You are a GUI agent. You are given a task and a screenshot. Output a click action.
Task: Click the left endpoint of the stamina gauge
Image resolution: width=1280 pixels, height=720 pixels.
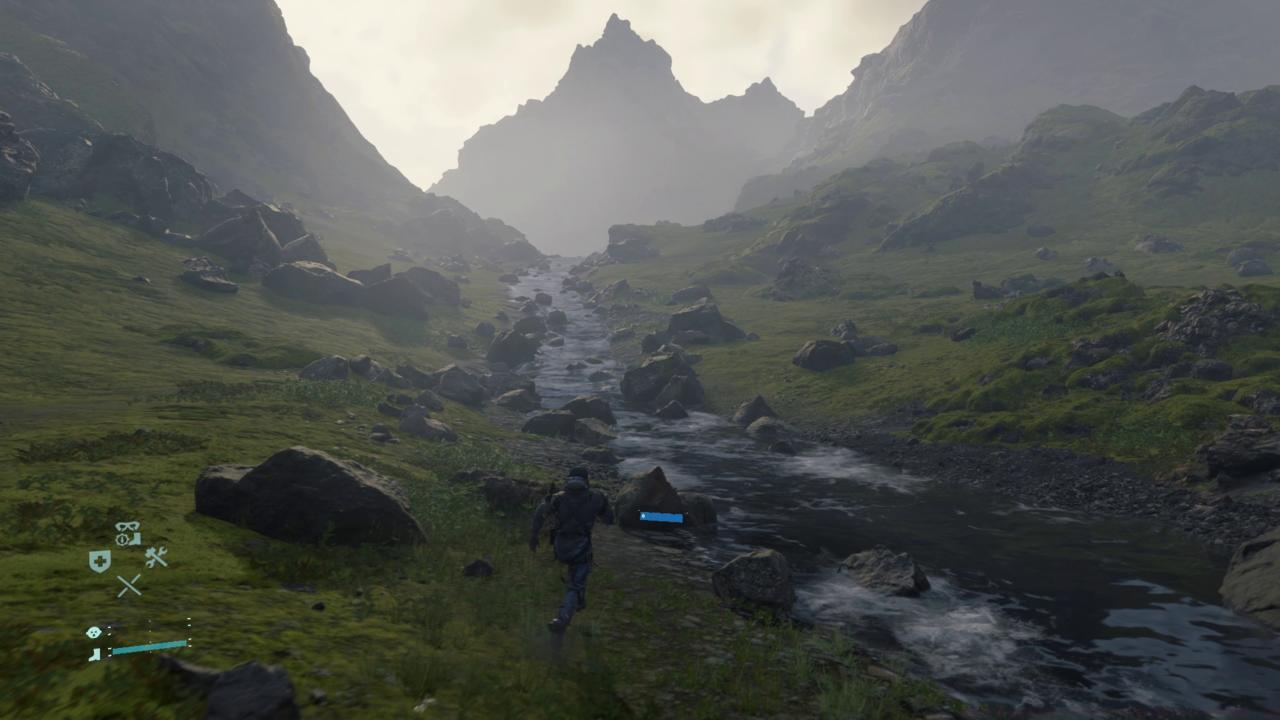coord(111,650)
